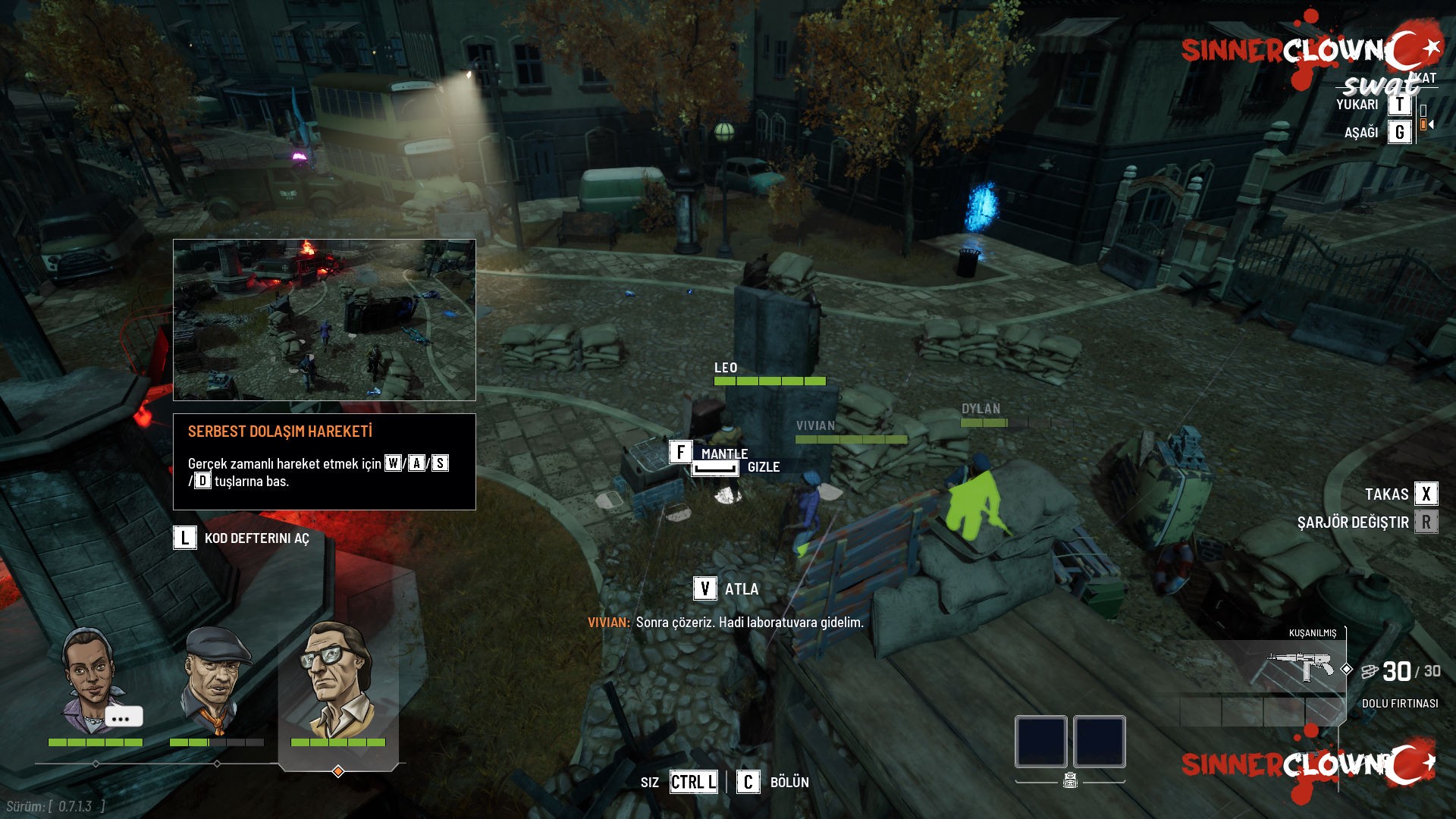Go down a floor with Aşağı
The height and width of the screenshot is (819, 1456).
click(x=1399, y=133)
